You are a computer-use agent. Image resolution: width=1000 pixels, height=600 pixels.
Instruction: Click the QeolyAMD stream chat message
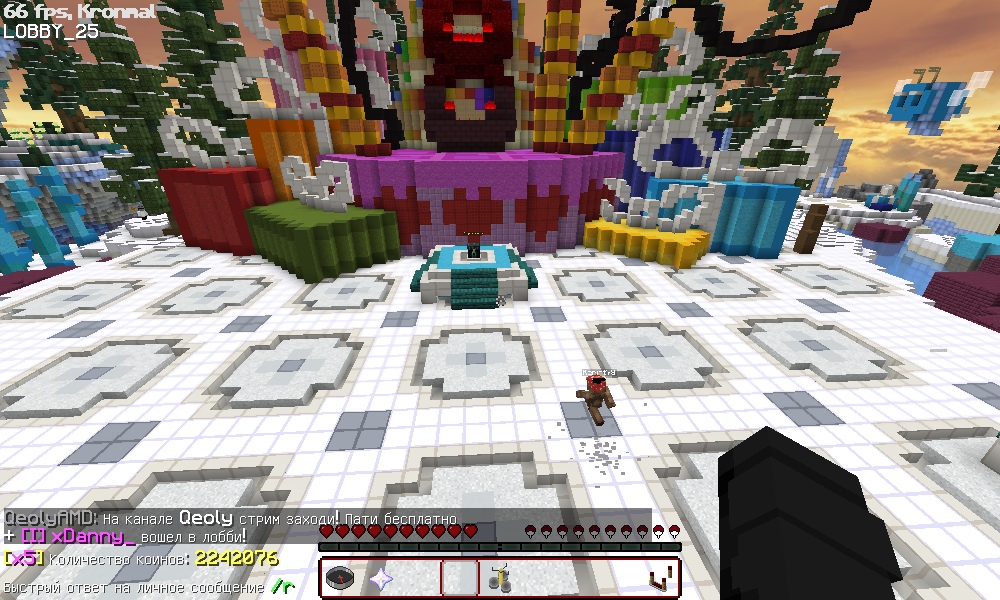pos(230,519)
